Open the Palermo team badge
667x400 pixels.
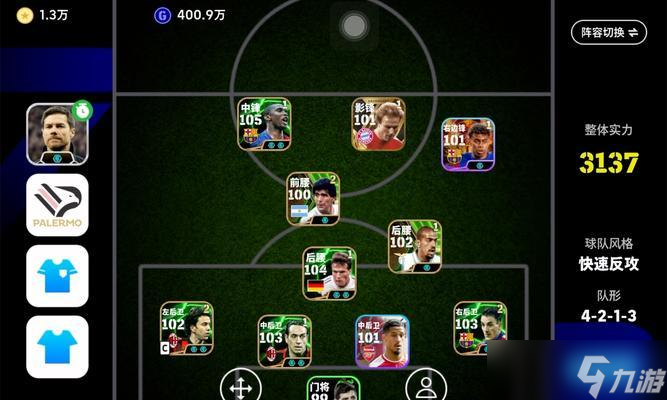click(57, 204)
